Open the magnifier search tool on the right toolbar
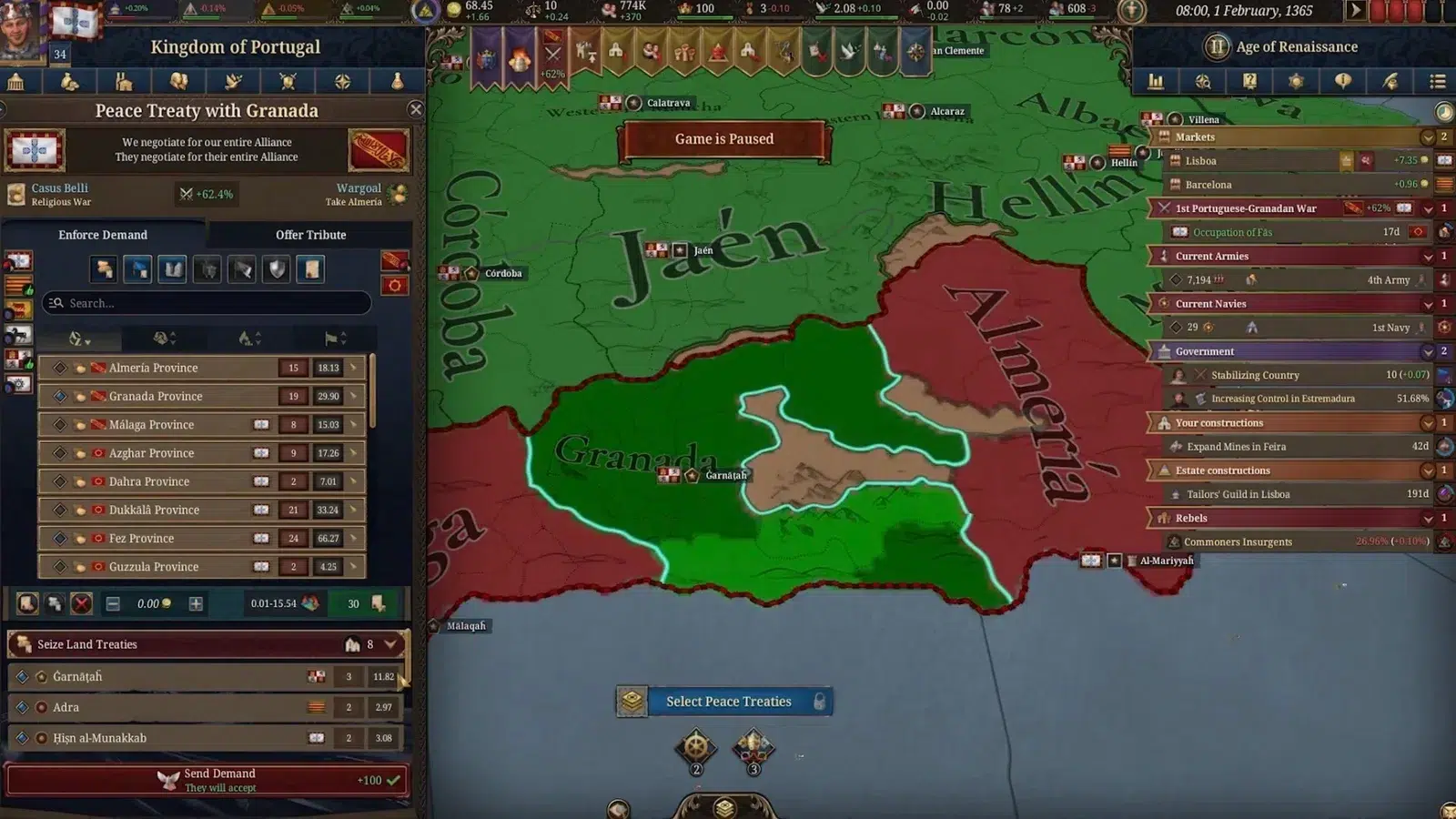 tap(1203, 81)
